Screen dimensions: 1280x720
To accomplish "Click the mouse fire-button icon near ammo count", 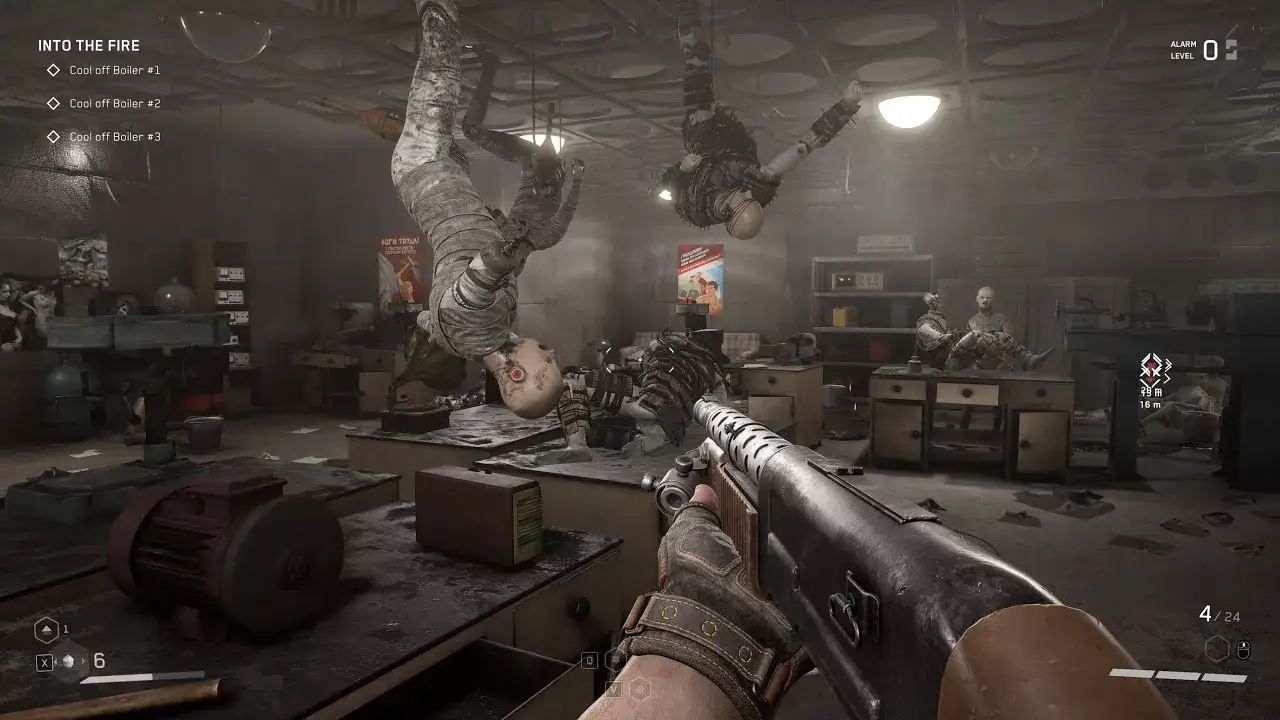I will [1244, 650].
